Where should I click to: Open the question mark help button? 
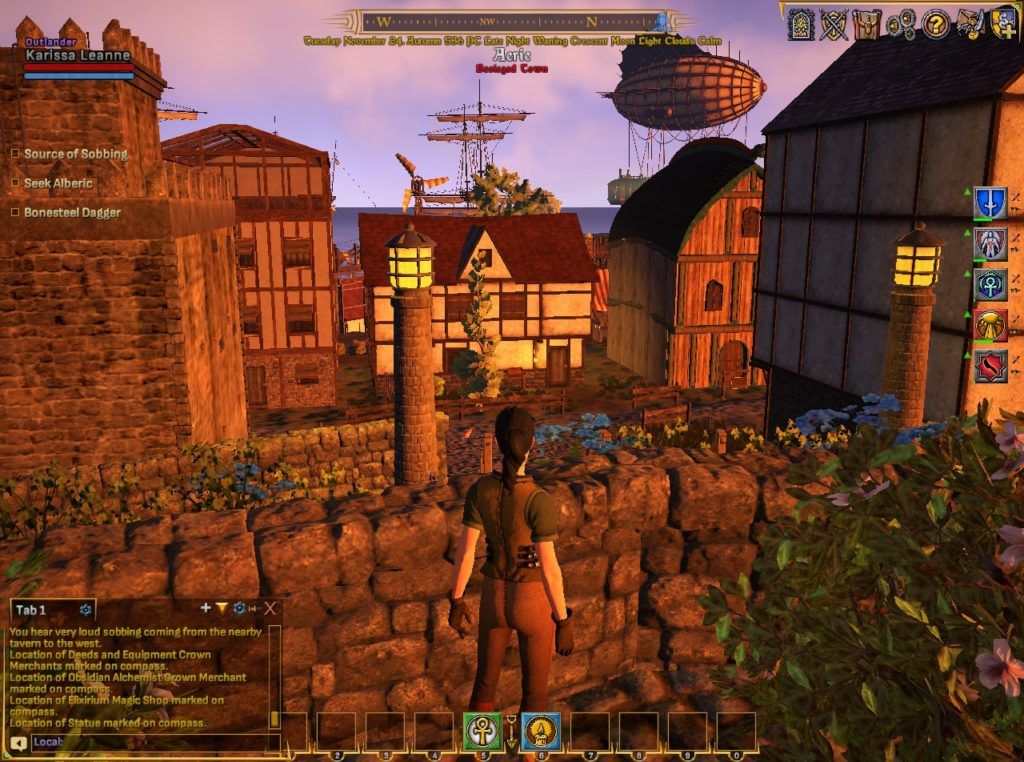click(935, 23)
